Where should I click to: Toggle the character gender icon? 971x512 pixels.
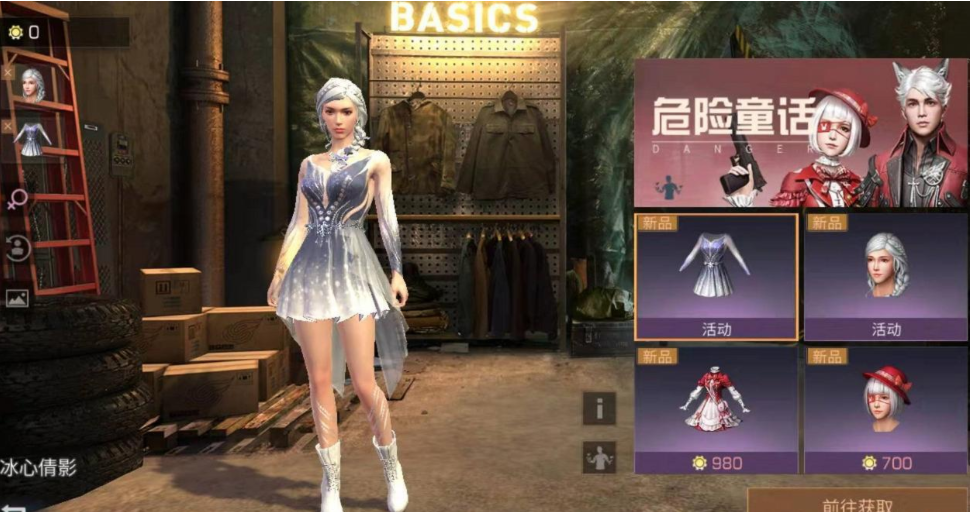click(x=17, y=199)
